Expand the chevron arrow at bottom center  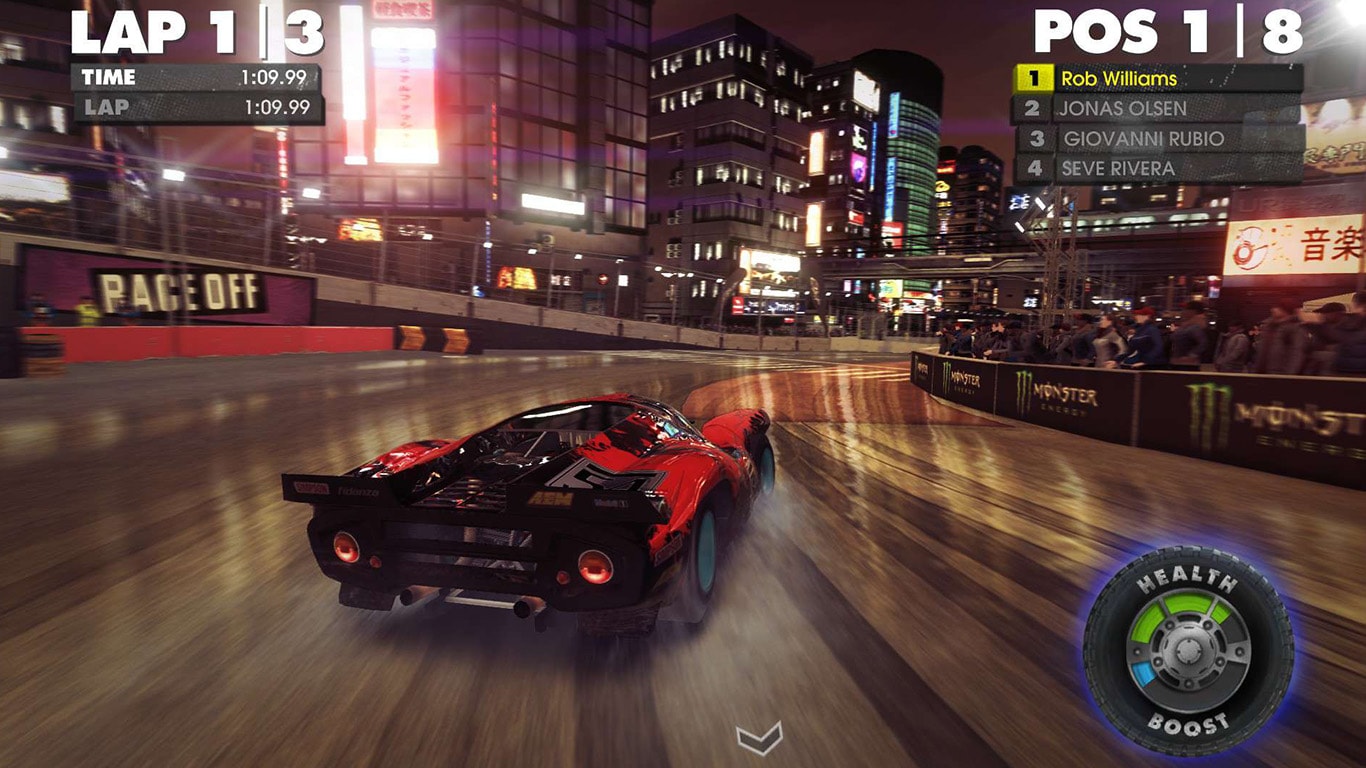[757, 740]
